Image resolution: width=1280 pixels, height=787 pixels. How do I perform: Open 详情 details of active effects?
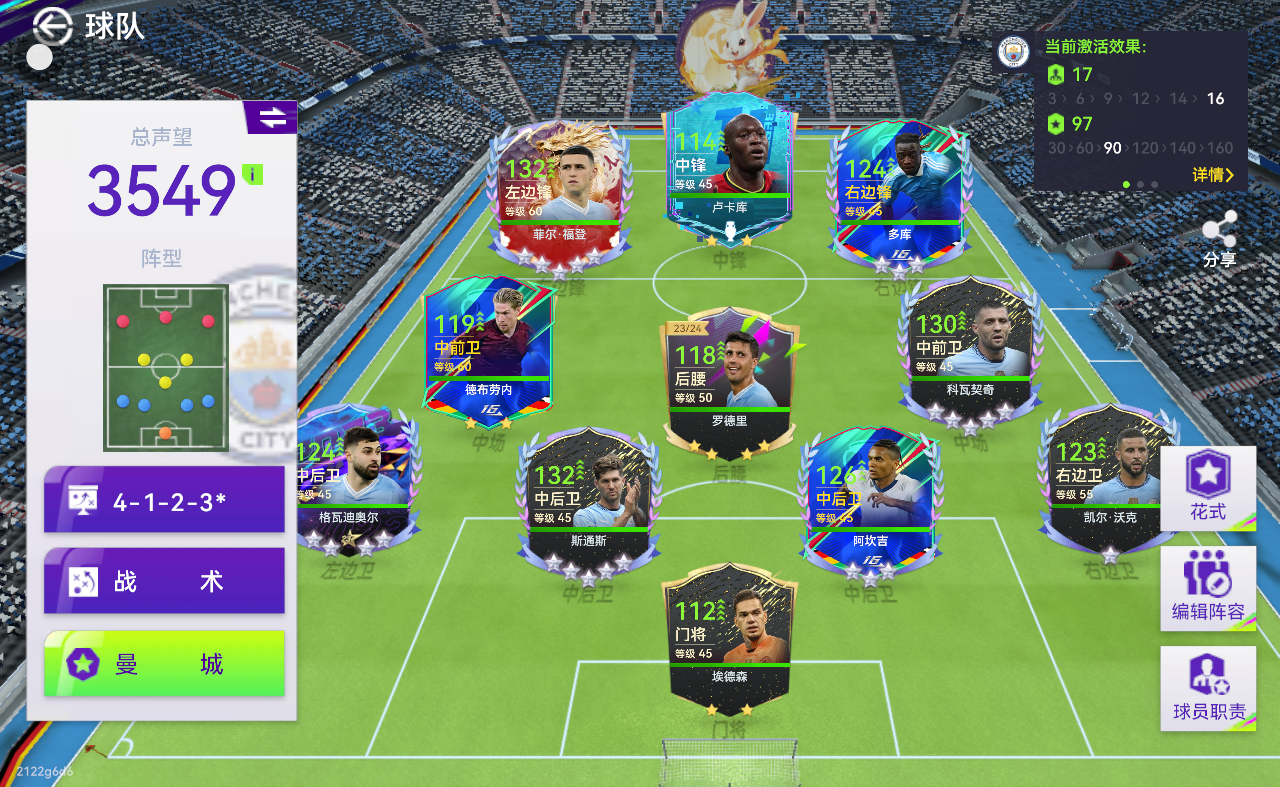pyautogui.click(x=1212, y=175)
